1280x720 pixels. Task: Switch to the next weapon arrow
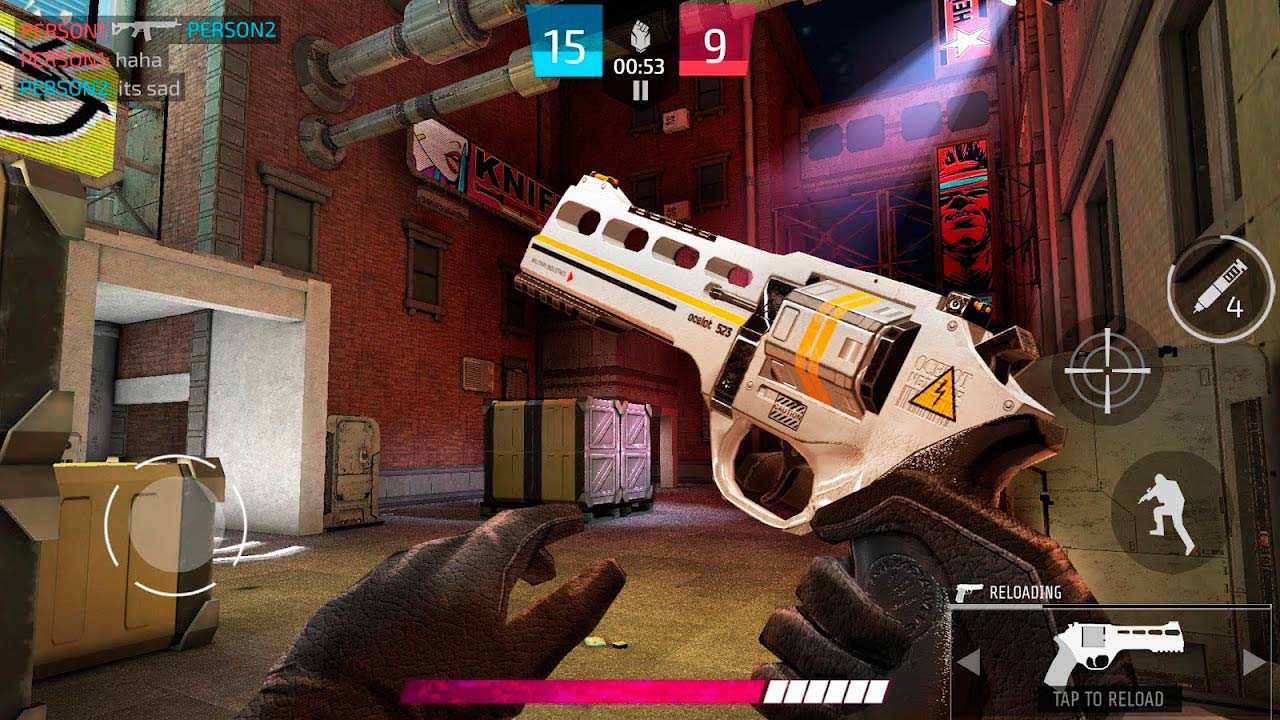1253,662
